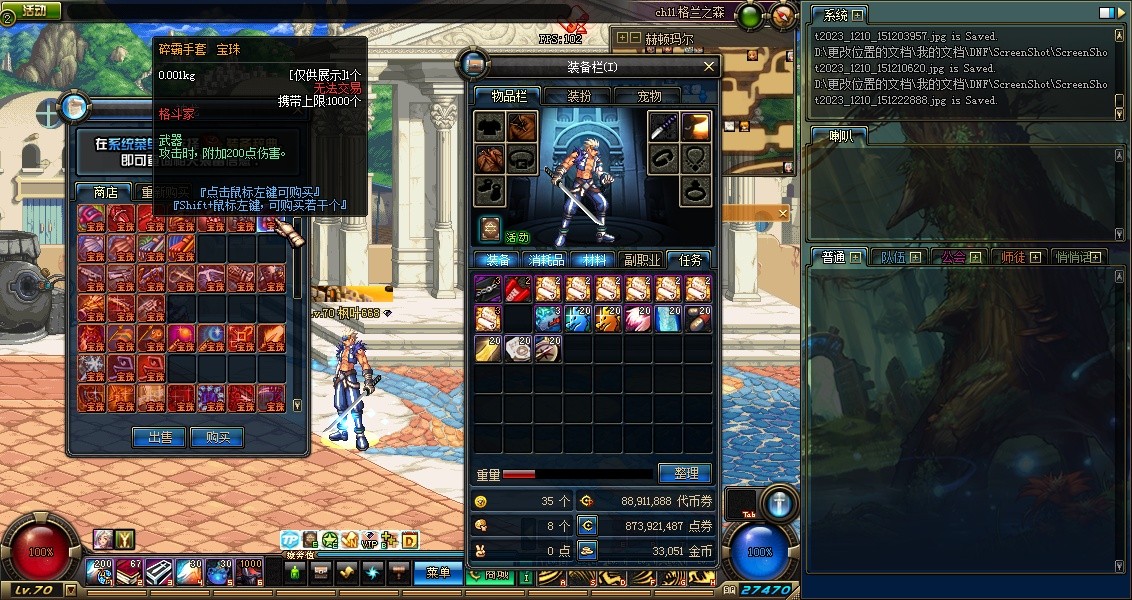Open the 菜单 main menu button
1132x600 pixels.
pyautogui.click(x=438, y=572)
